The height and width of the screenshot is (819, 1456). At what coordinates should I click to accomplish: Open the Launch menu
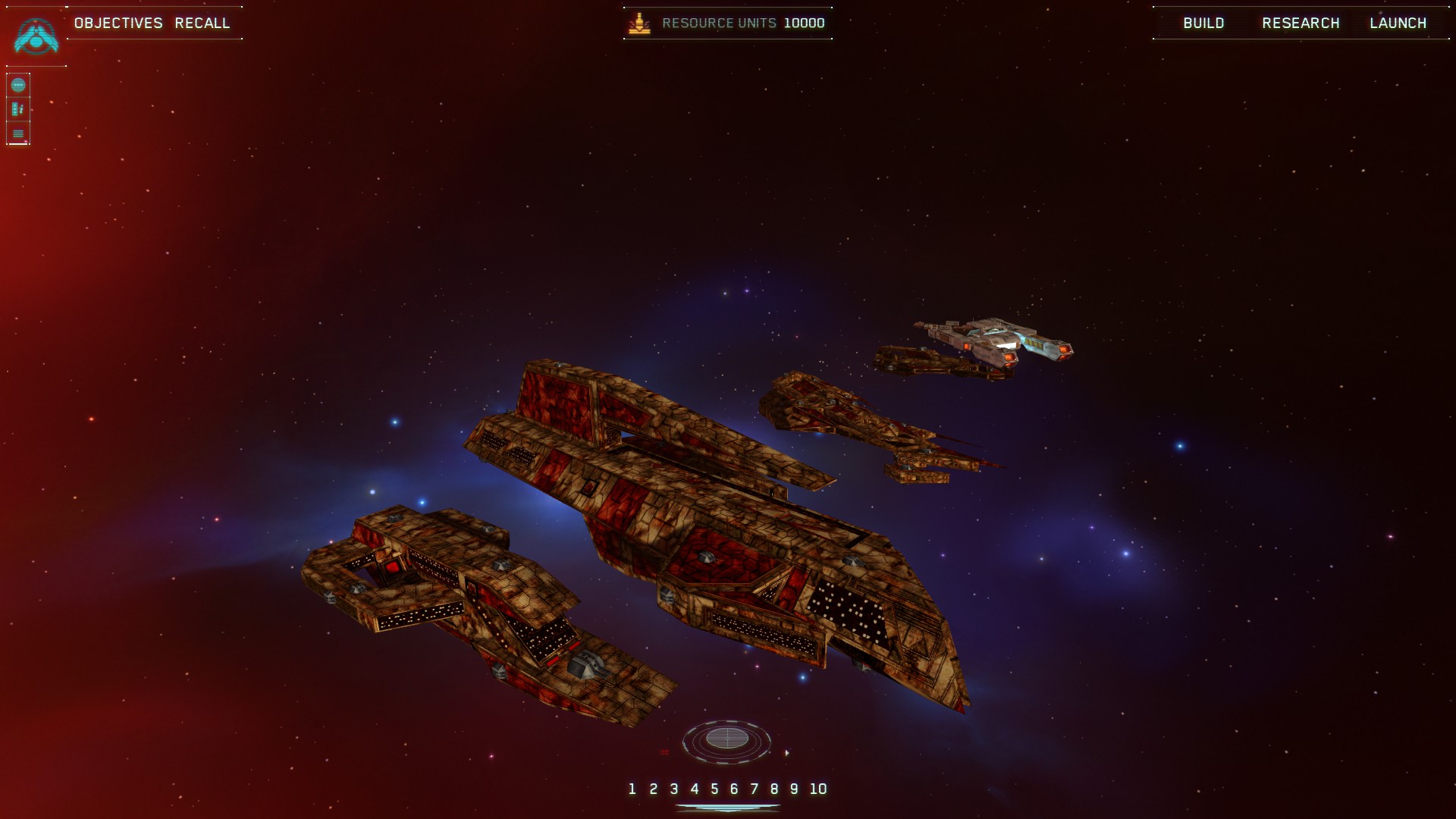[1398, 23]
